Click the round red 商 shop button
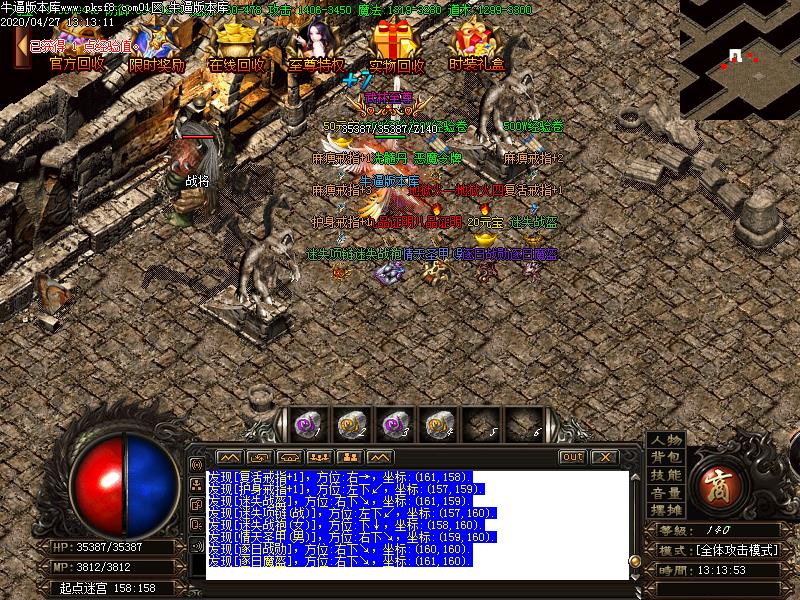The height and width of the screenshot is (600, 800). pos(719,477)
